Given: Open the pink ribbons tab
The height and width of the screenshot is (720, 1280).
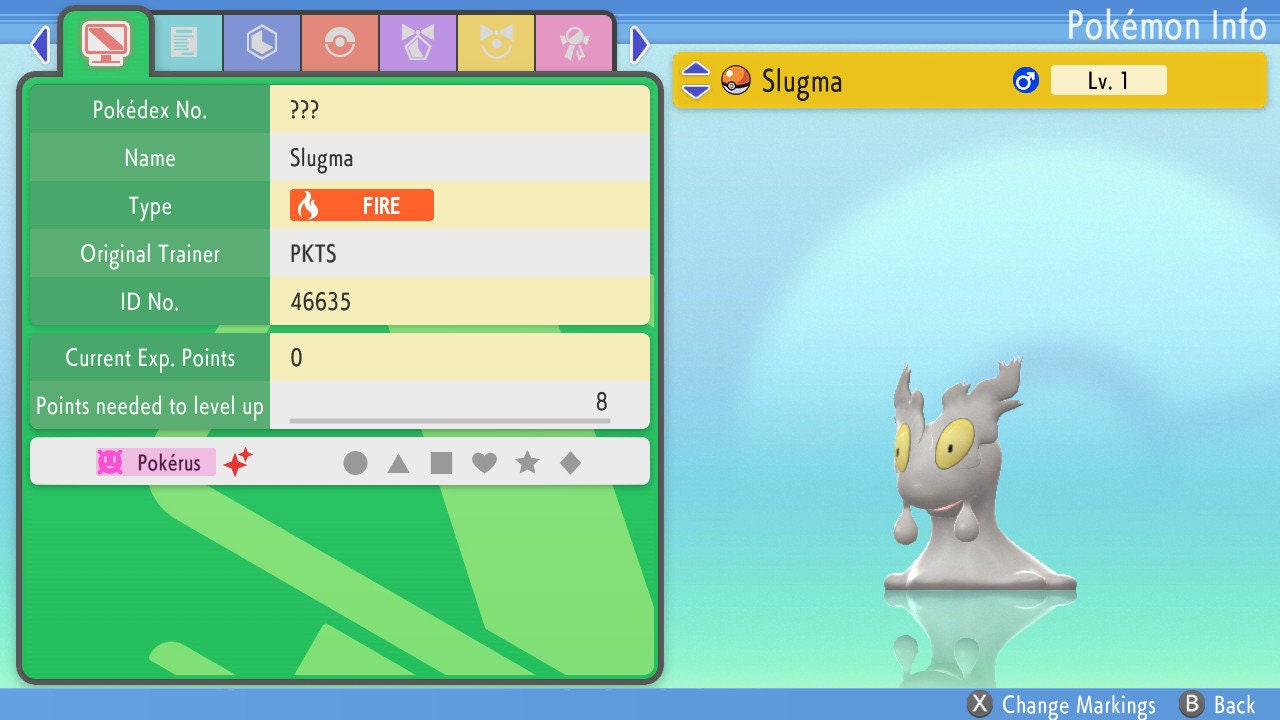Looking at the screenshot, I should 574,42.
